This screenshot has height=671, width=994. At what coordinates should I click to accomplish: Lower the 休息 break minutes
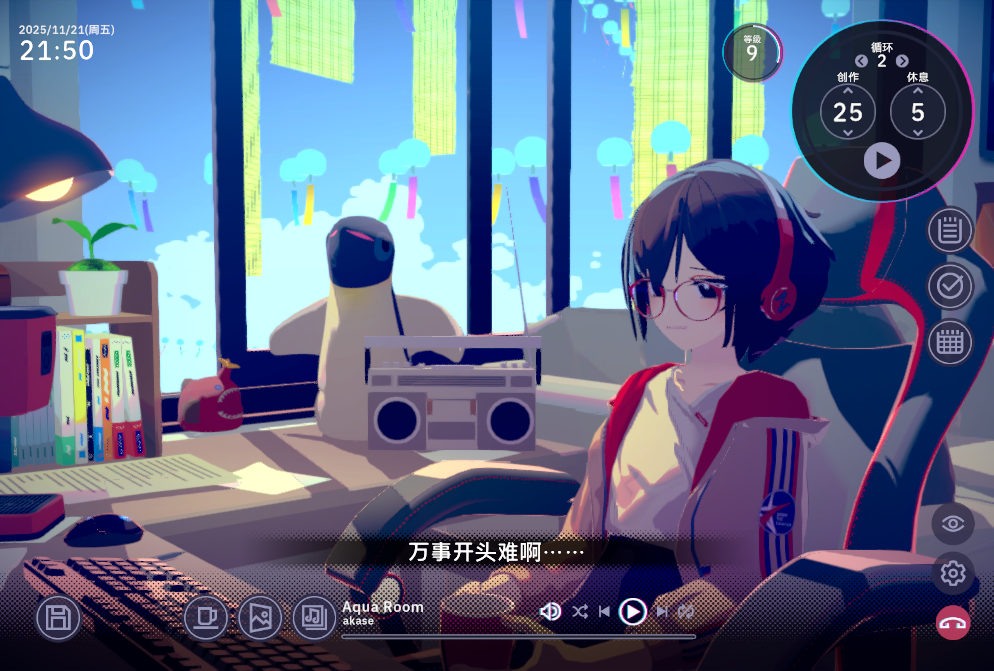coord(918,133)
